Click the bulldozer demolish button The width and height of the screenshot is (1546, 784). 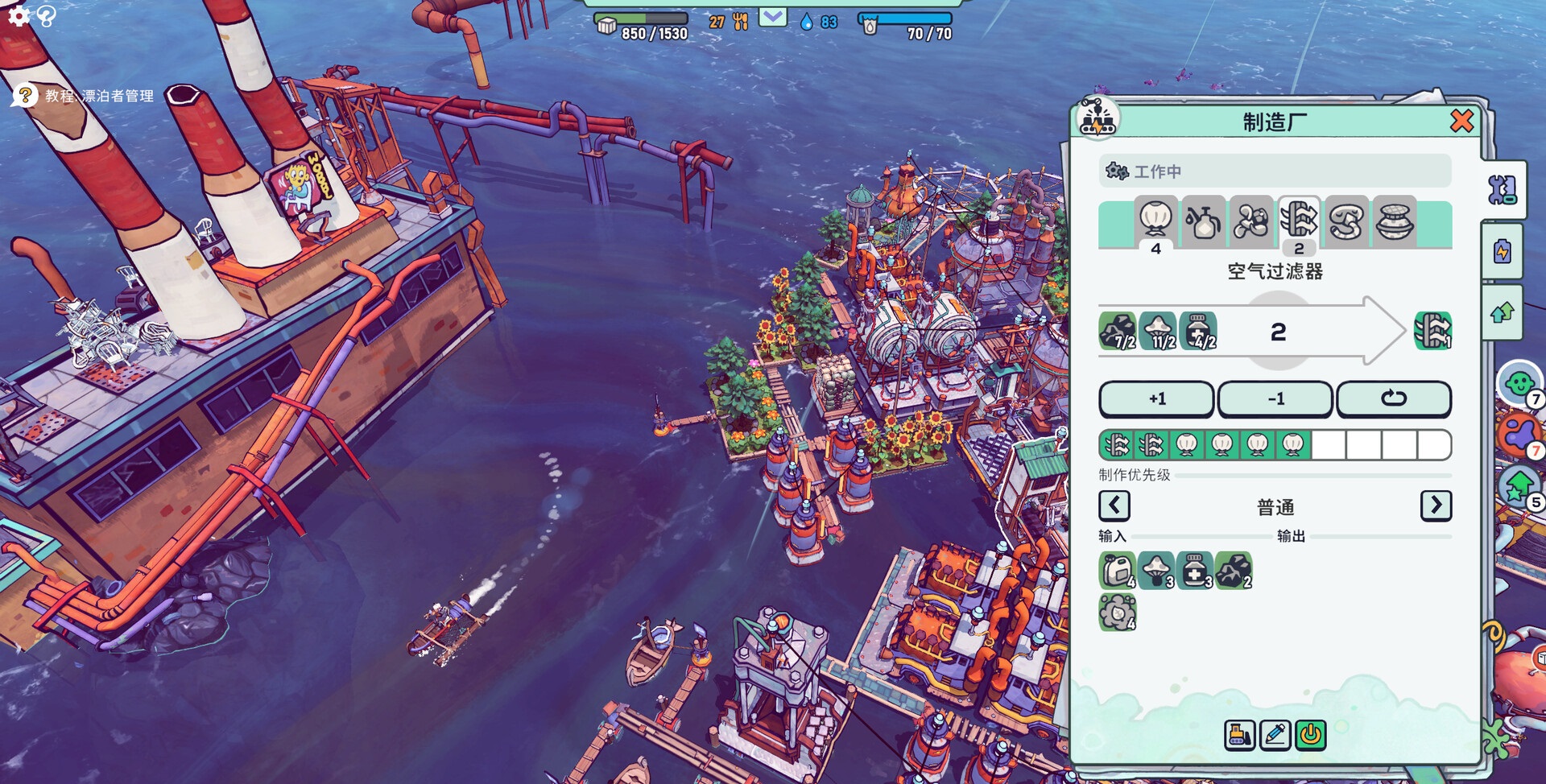1239,735
